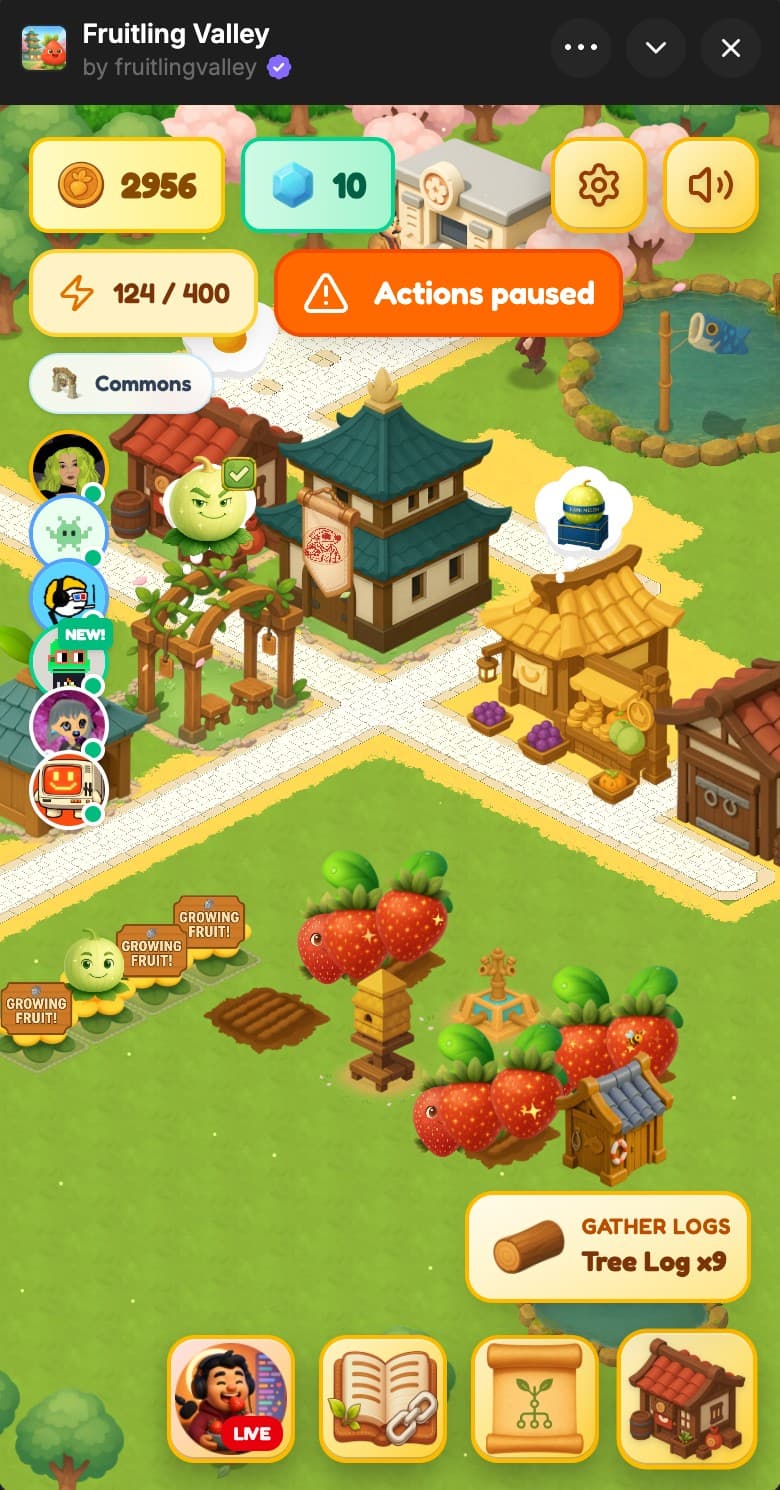780x1490 pixels.
Task: Select the green space invader avatar
Action: click(x=68, y=530)
